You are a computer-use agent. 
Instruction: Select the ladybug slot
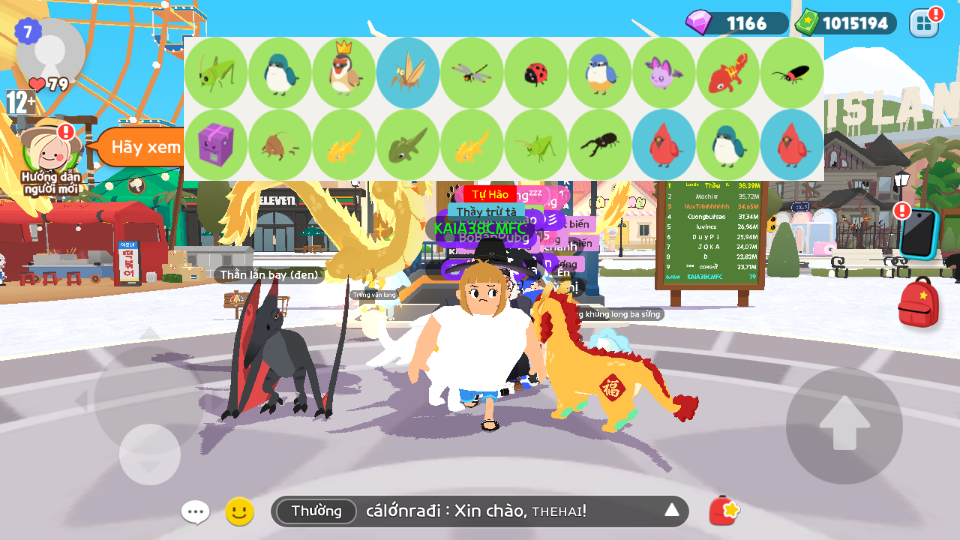tap(536, 73)
